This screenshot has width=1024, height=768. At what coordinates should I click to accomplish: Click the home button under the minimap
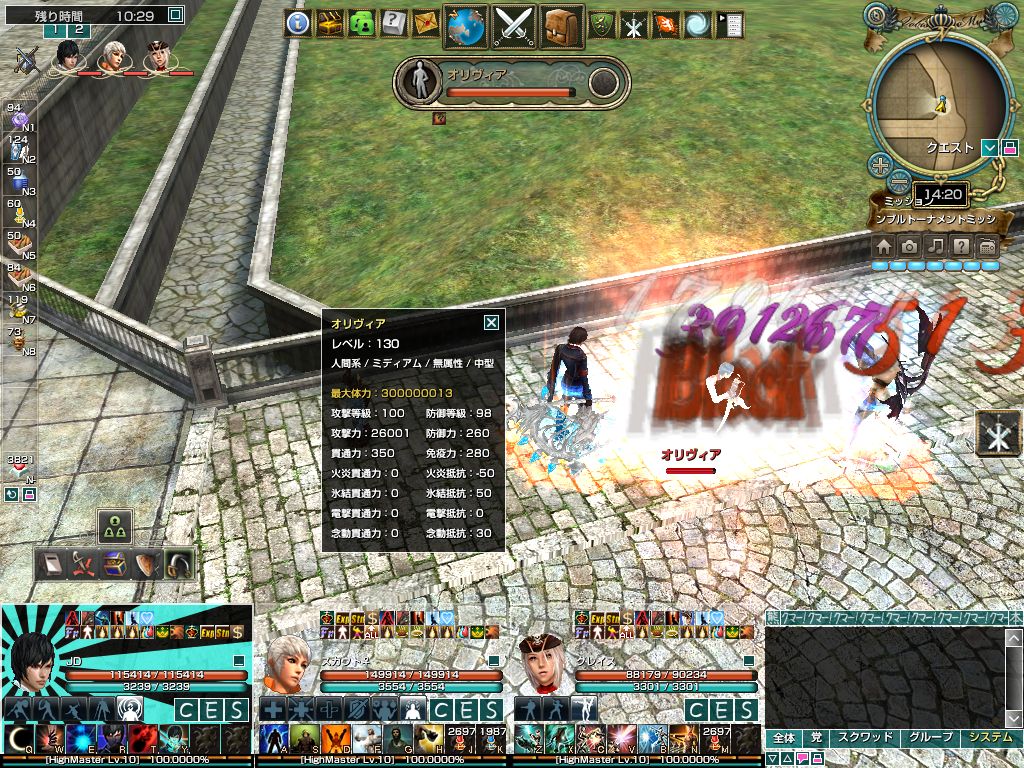tap(884, 246)
